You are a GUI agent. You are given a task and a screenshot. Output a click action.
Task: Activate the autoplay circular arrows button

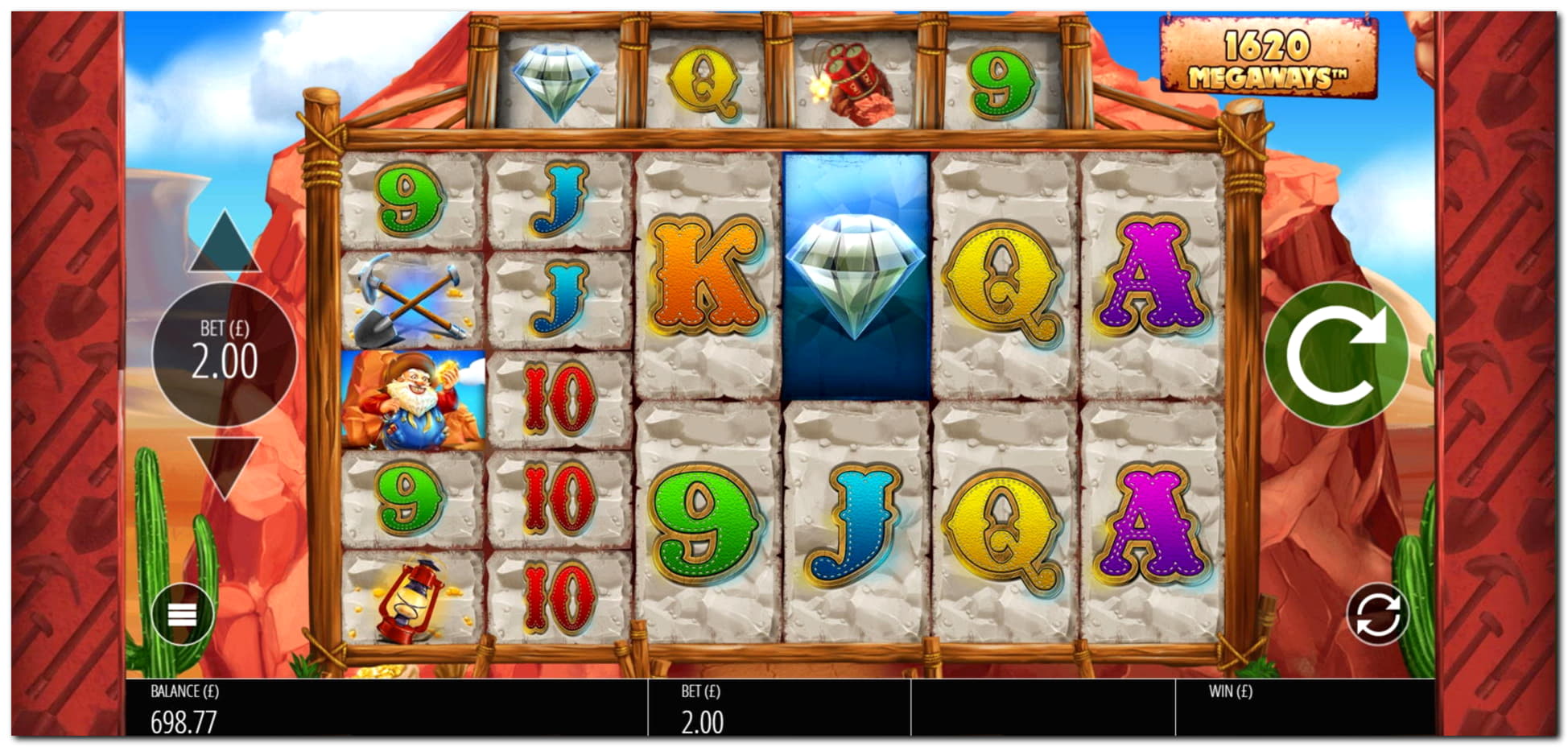point(1377,615)
